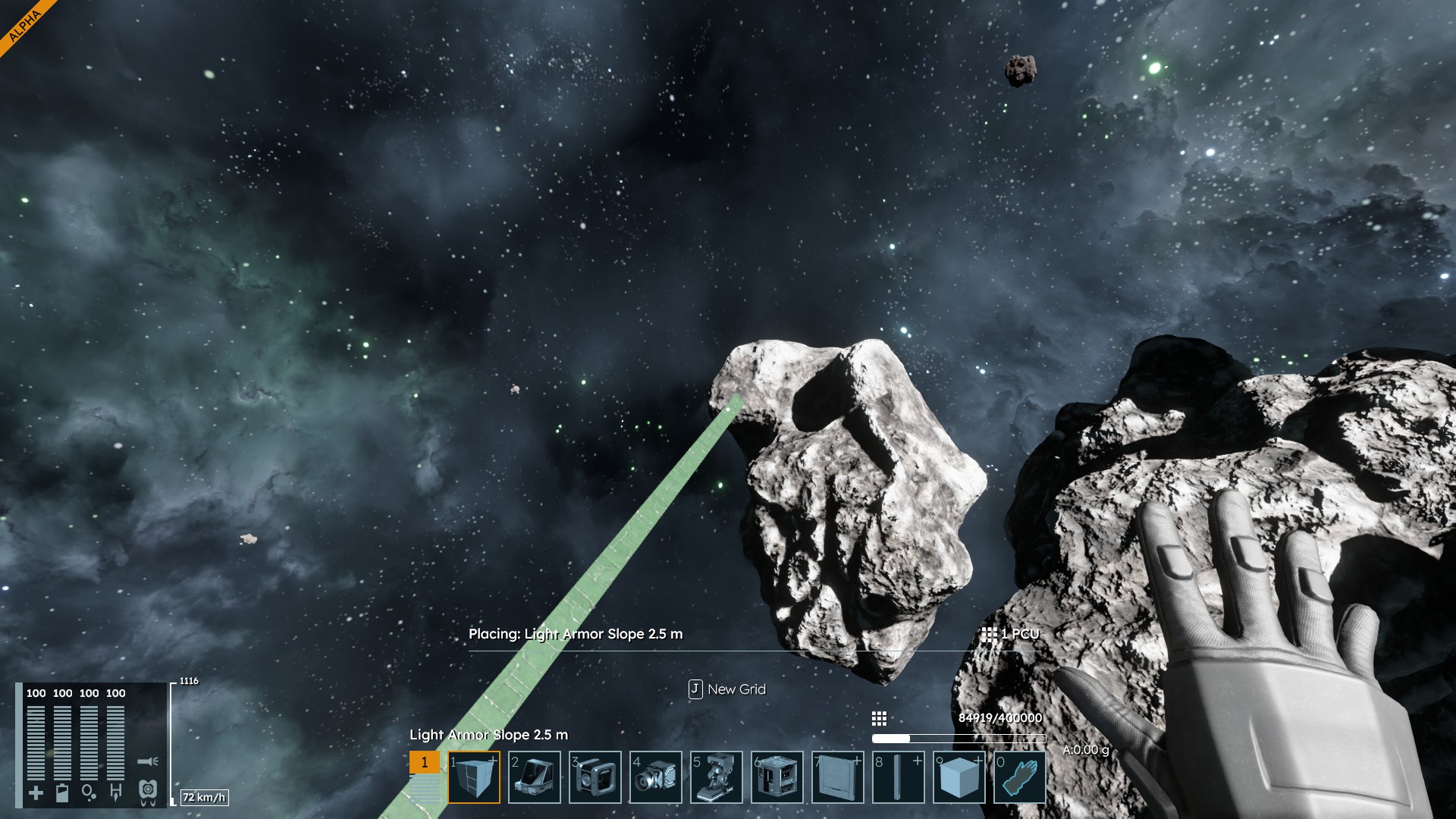Select the cockpit block in slot 2
The image size is (1456, 819).
point(535,777)
